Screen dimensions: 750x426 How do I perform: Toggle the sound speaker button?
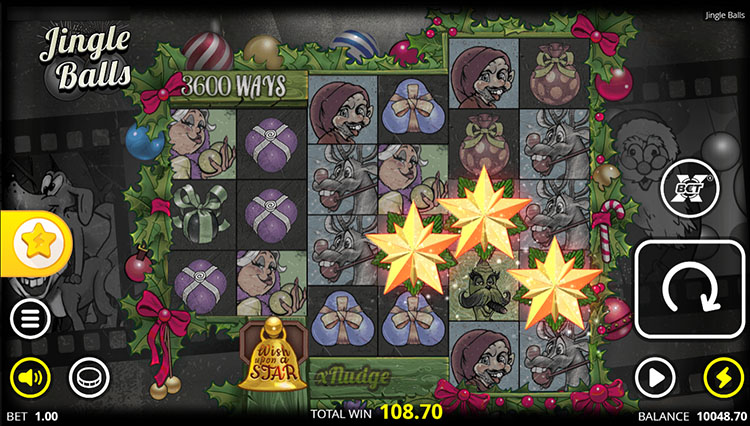(x=30, y=378)
